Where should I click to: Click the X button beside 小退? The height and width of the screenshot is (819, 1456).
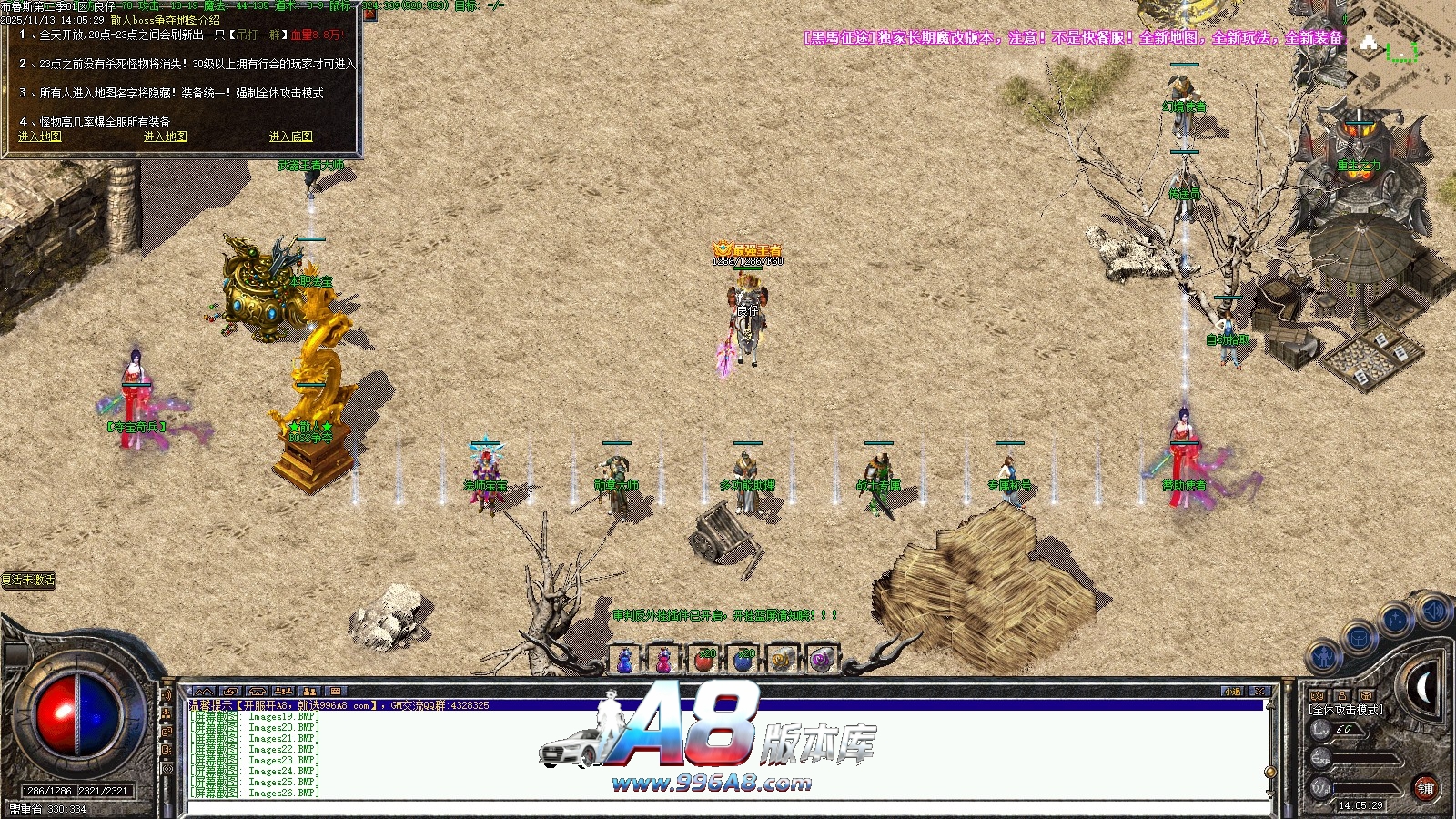[x=1259, y=692]
